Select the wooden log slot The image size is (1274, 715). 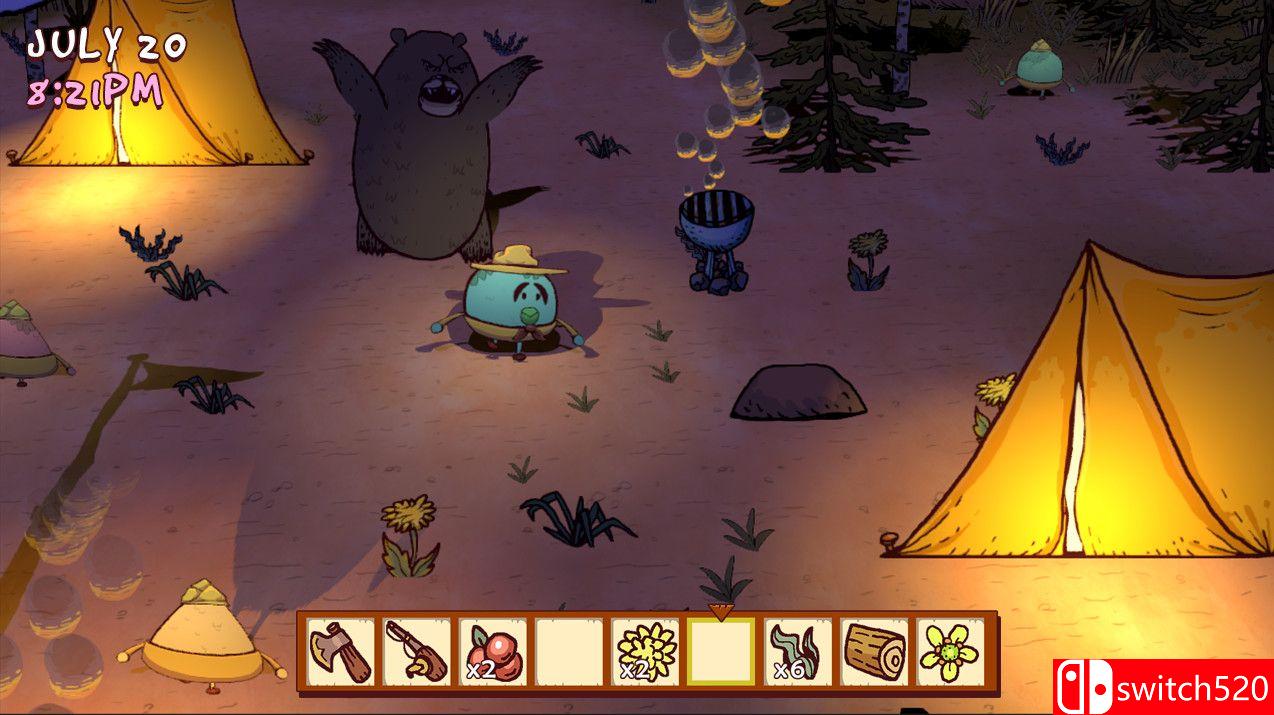click(874, 652)
